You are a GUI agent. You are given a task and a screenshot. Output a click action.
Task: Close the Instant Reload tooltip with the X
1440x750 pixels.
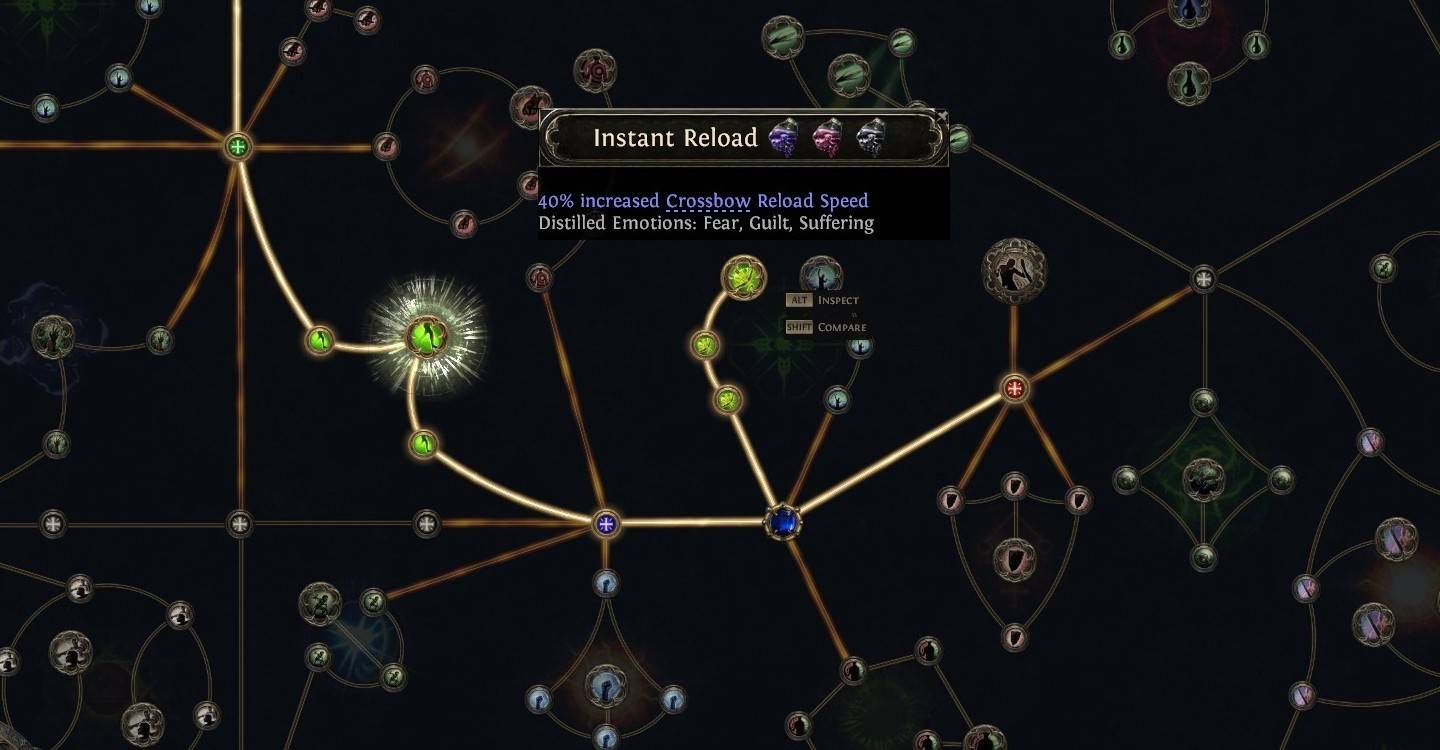point(941,116)
